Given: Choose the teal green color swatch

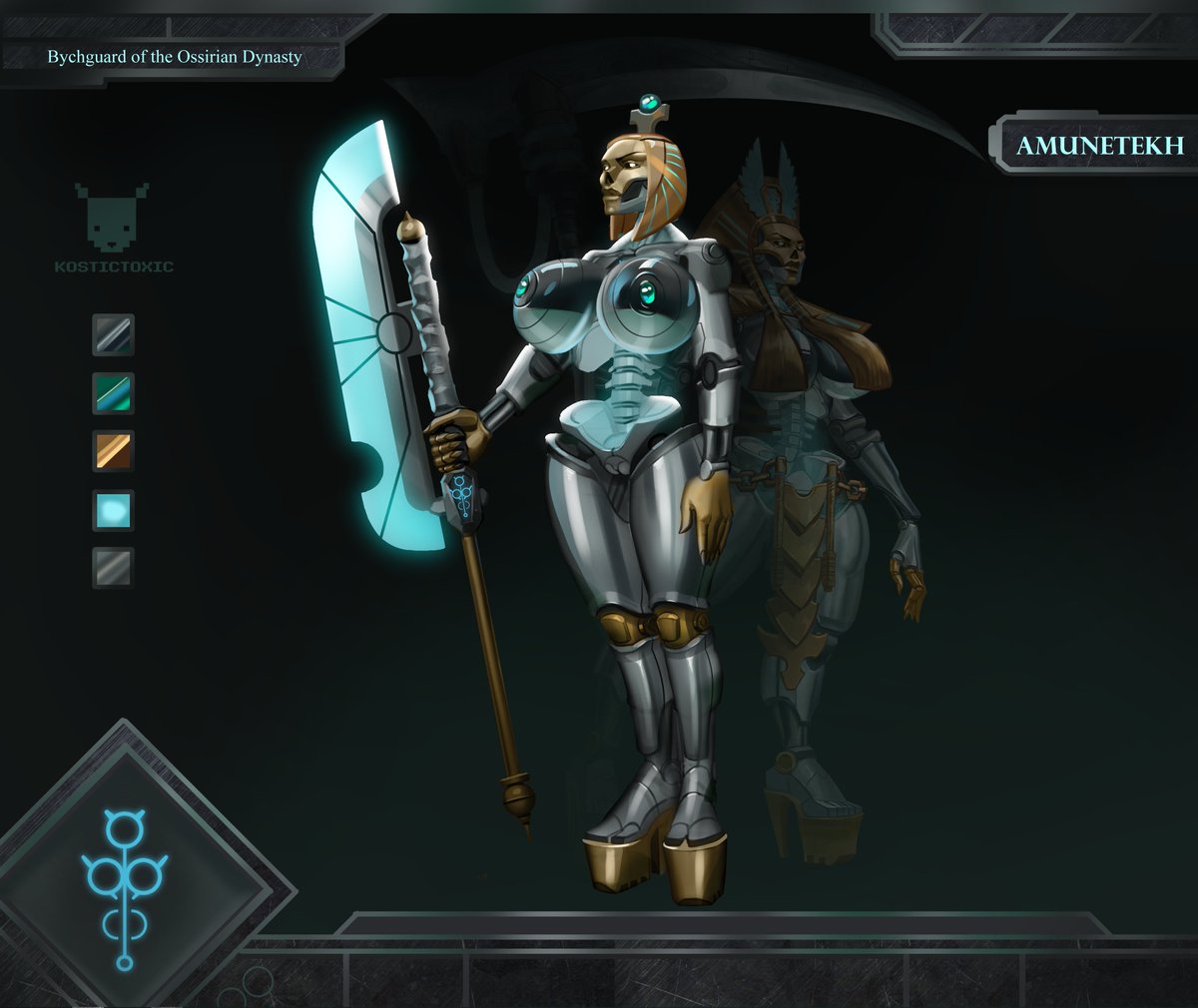Looking at the screenshot, I should (113, 393).
